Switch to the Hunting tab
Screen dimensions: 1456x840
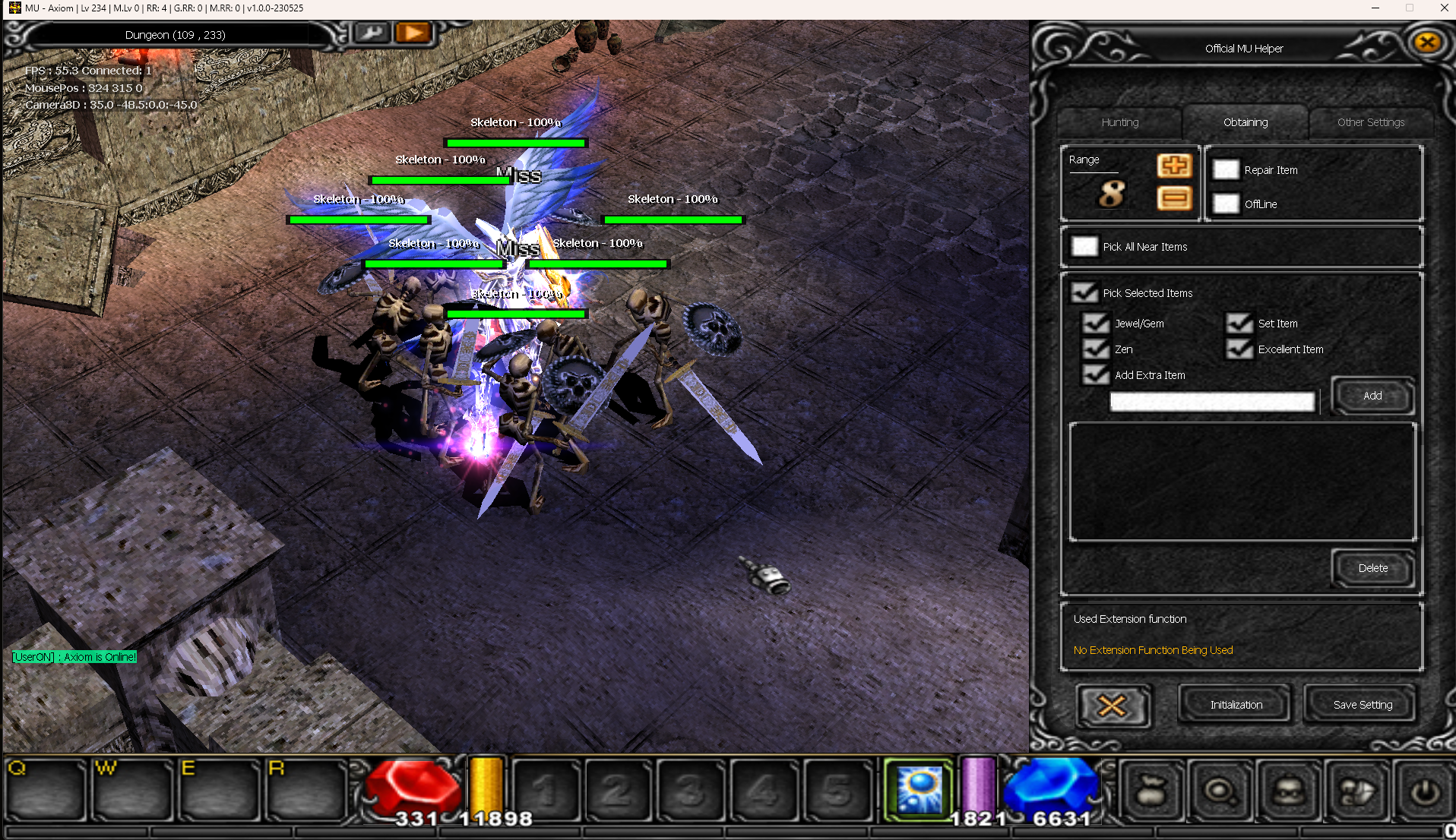[x=1119, y=122]
